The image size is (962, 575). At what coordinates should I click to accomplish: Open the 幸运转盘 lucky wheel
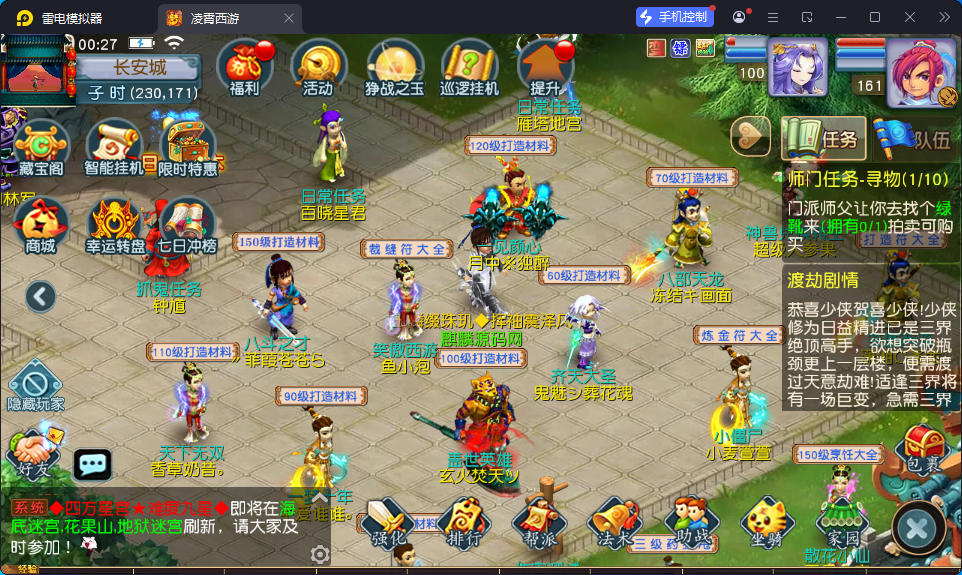[115, 224]
